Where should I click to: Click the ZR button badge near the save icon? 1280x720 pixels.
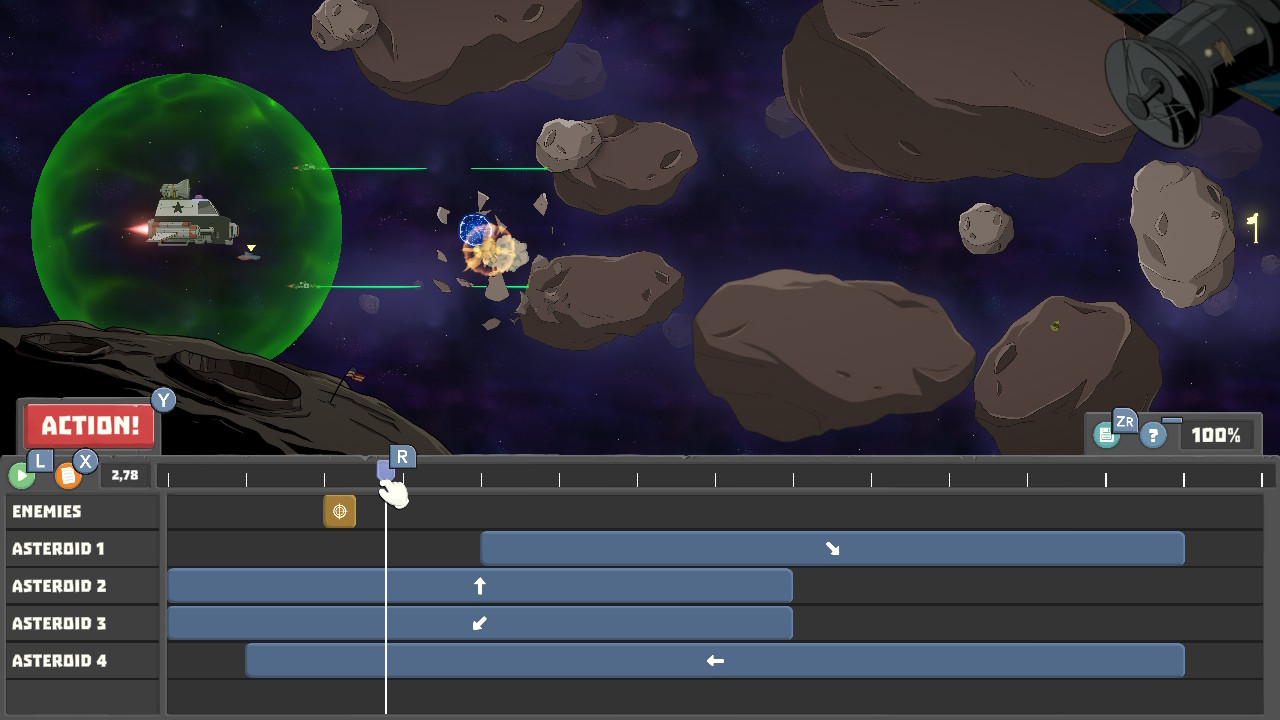tap(1124, 422)
